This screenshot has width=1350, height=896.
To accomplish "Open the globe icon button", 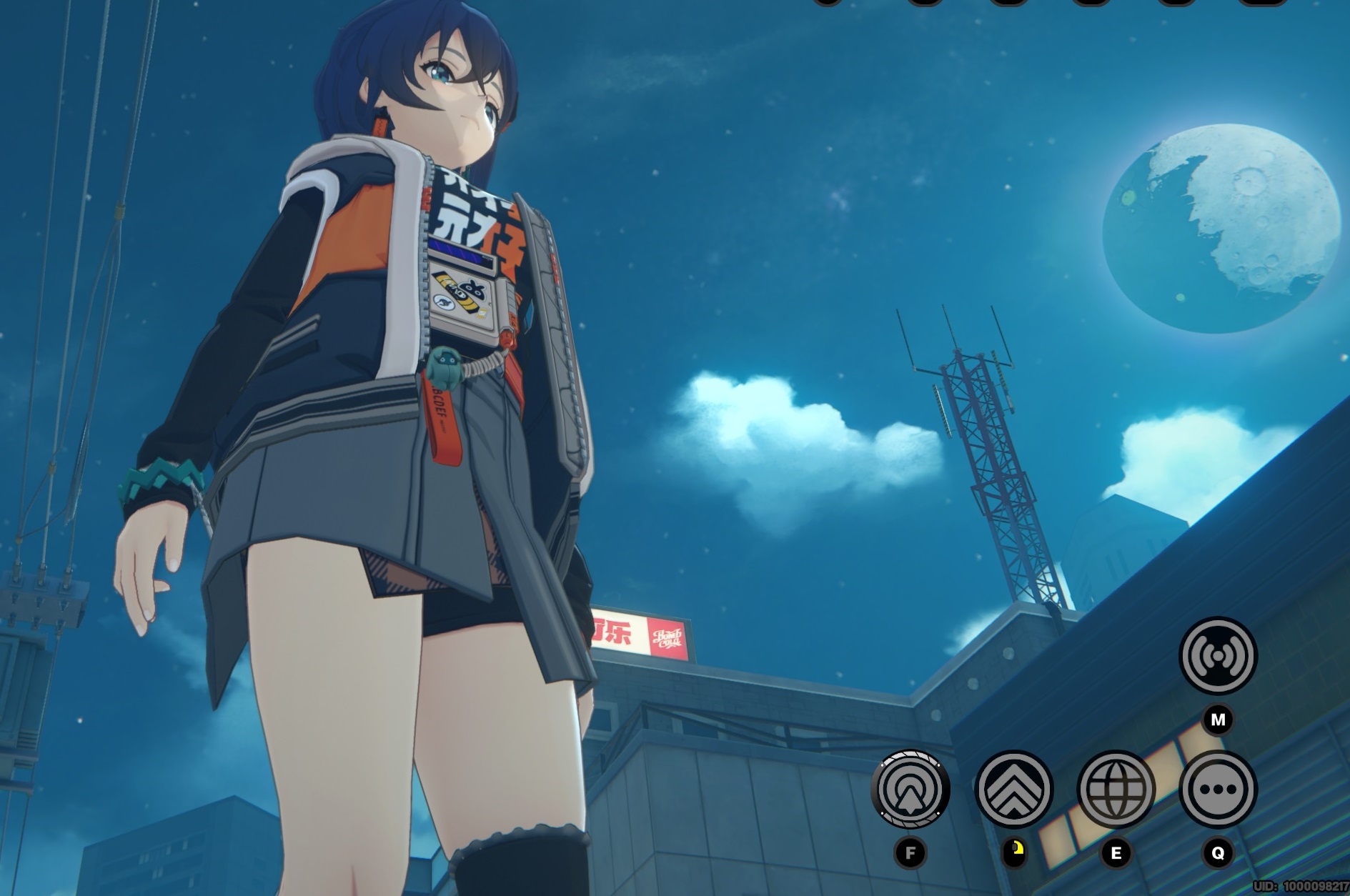I will tap(1116, 790).
